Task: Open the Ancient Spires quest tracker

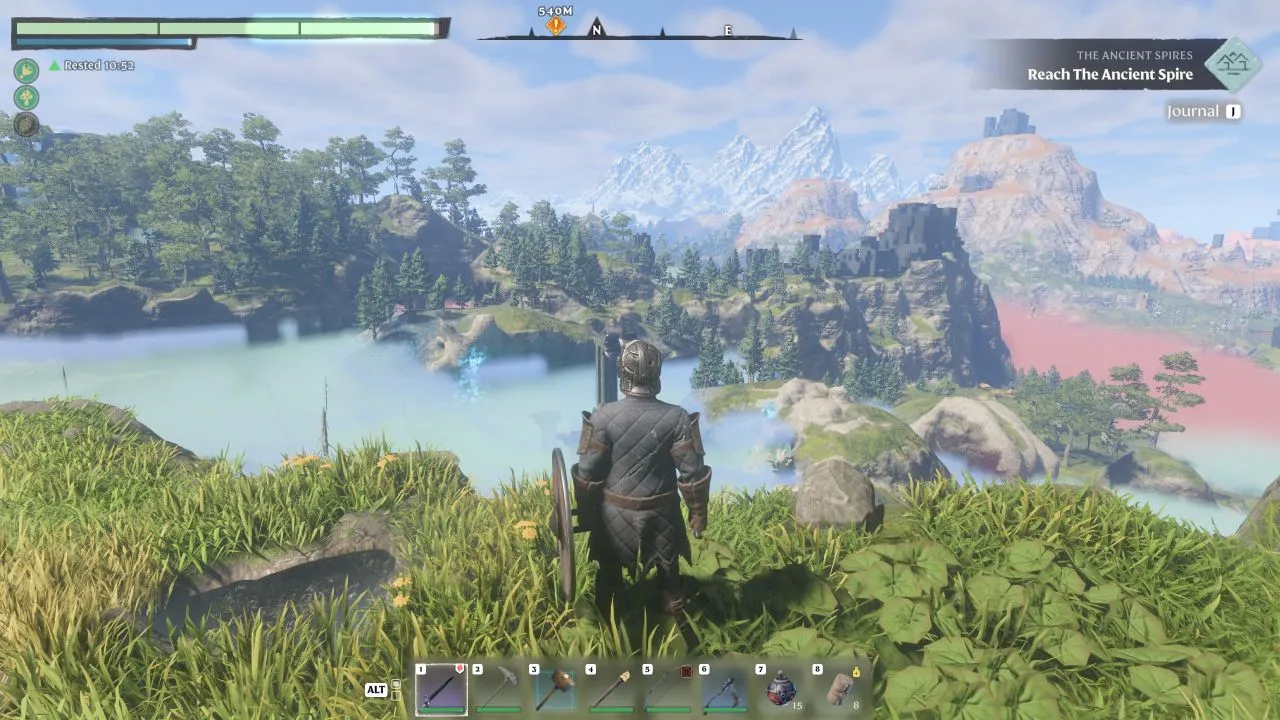Action: pyautogui.click(x=1110, y=65)
